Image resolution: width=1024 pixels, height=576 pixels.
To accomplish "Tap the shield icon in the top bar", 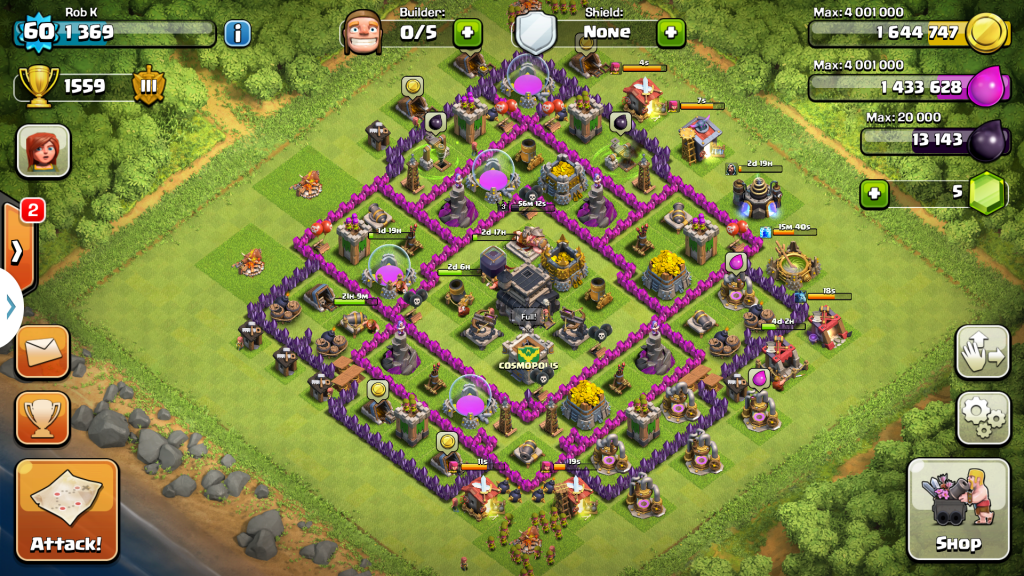I will coord(535,32).
